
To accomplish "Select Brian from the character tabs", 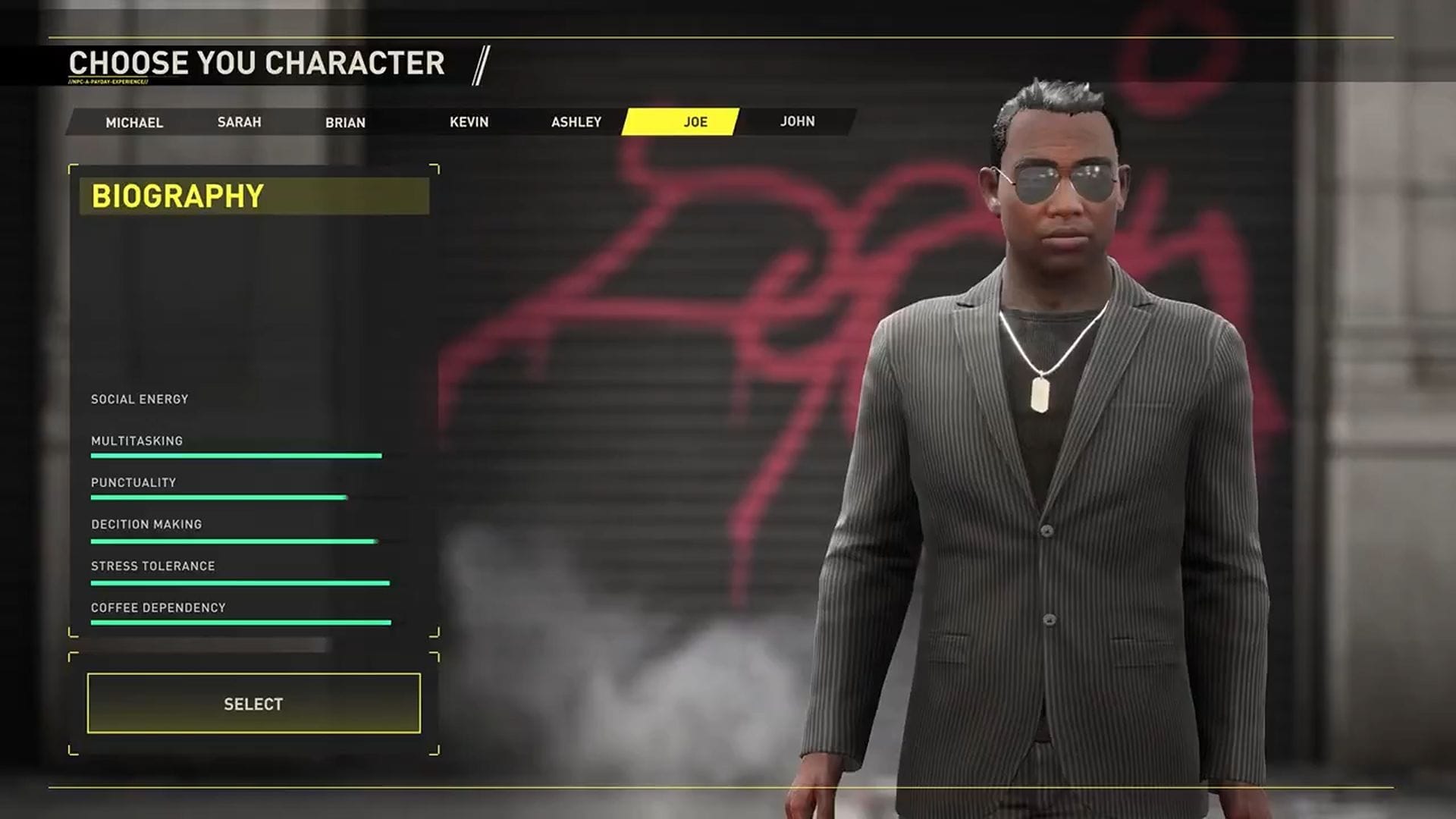I will coord(345,122).
